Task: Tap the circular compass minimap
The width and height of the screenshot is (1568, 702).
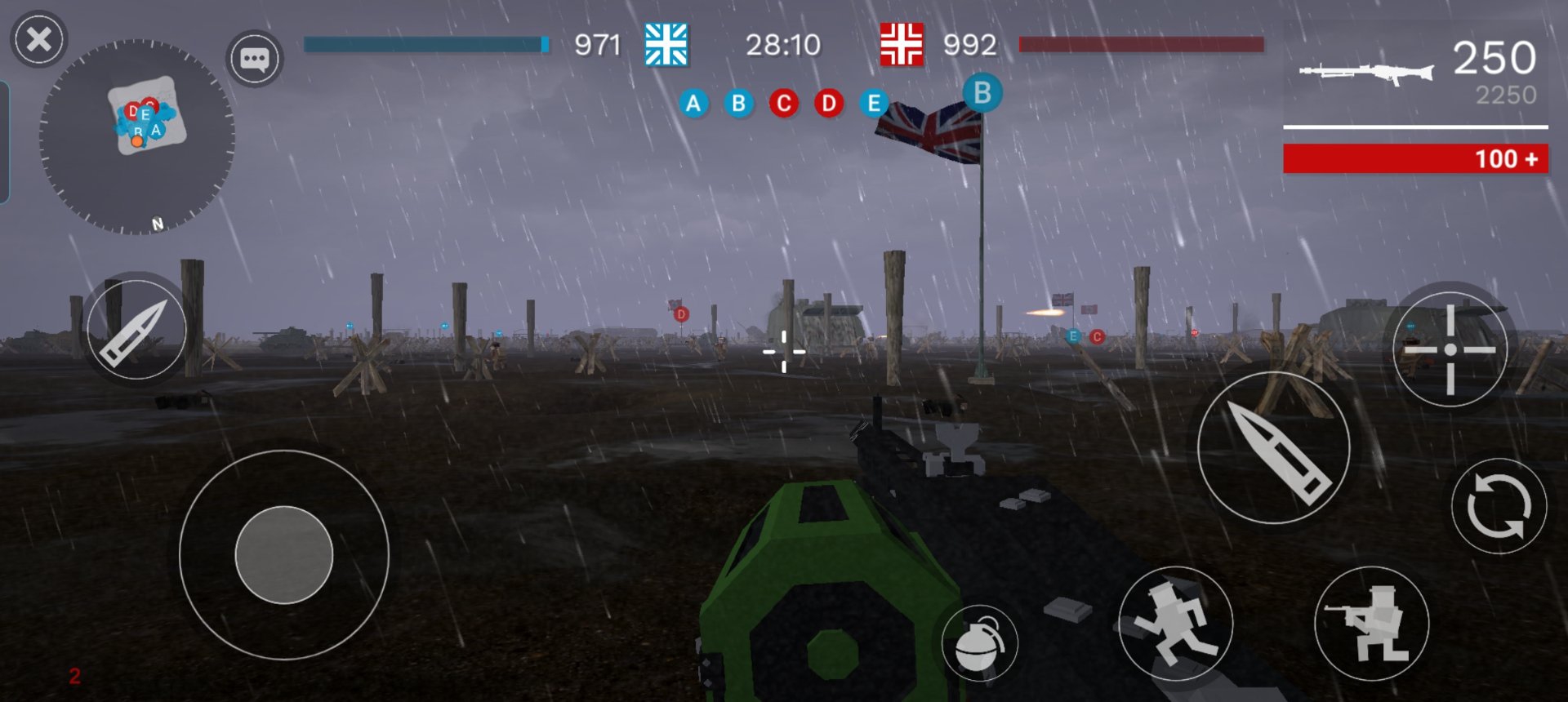Action: pyautogui.click(x=137, y=137)
